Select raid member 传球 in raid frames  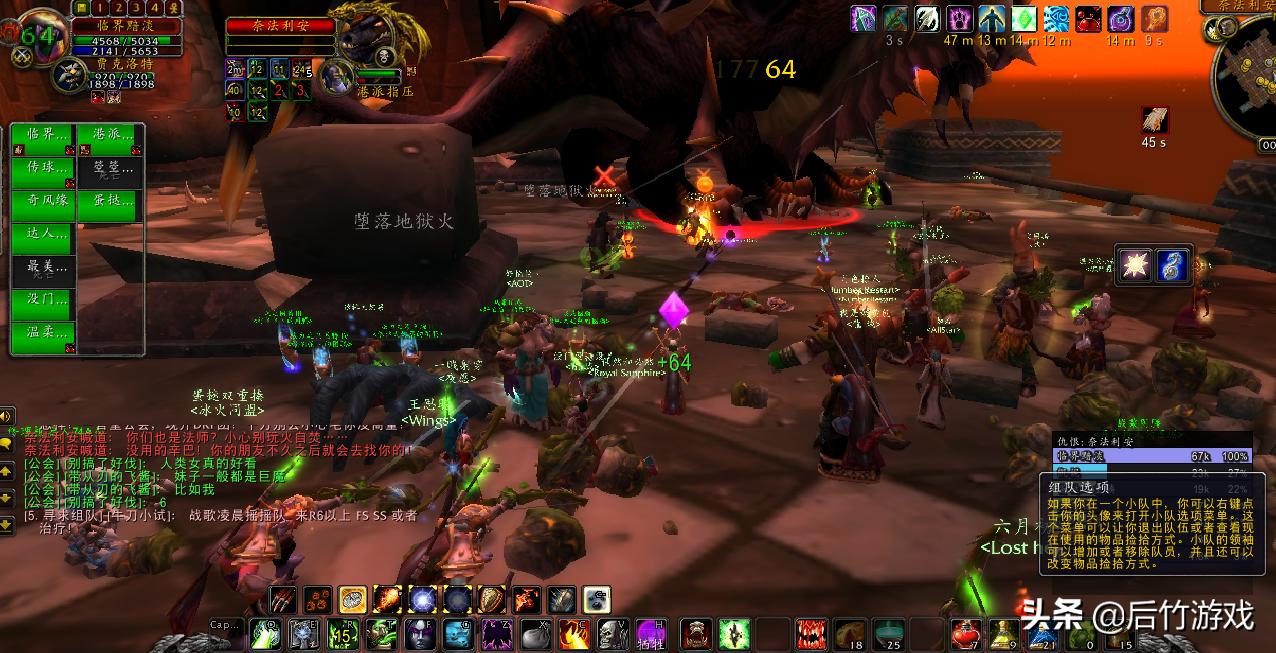pos(45,168)
